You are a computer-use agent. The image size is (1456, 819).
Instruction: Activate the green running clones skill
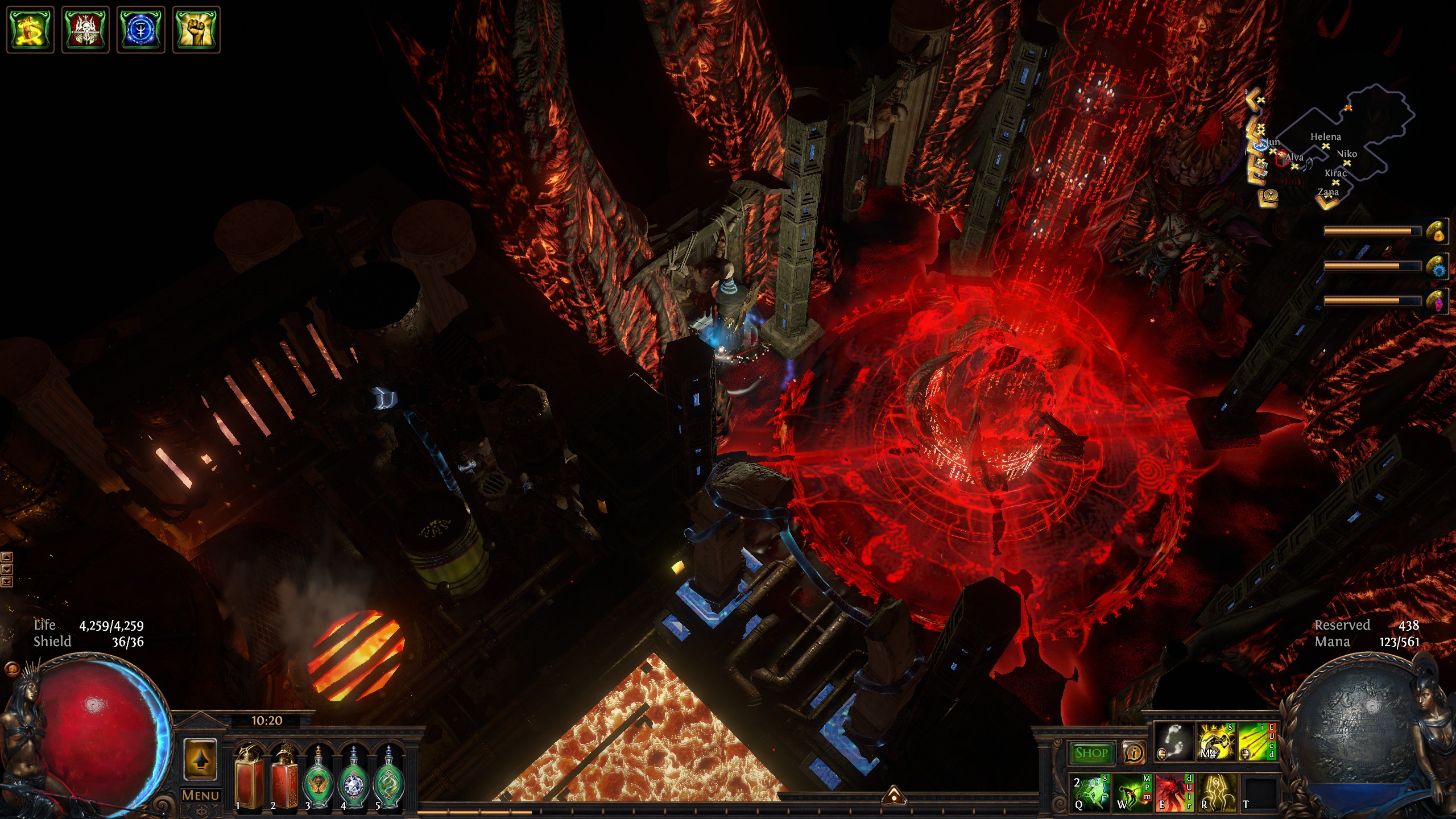(1090, 792)
